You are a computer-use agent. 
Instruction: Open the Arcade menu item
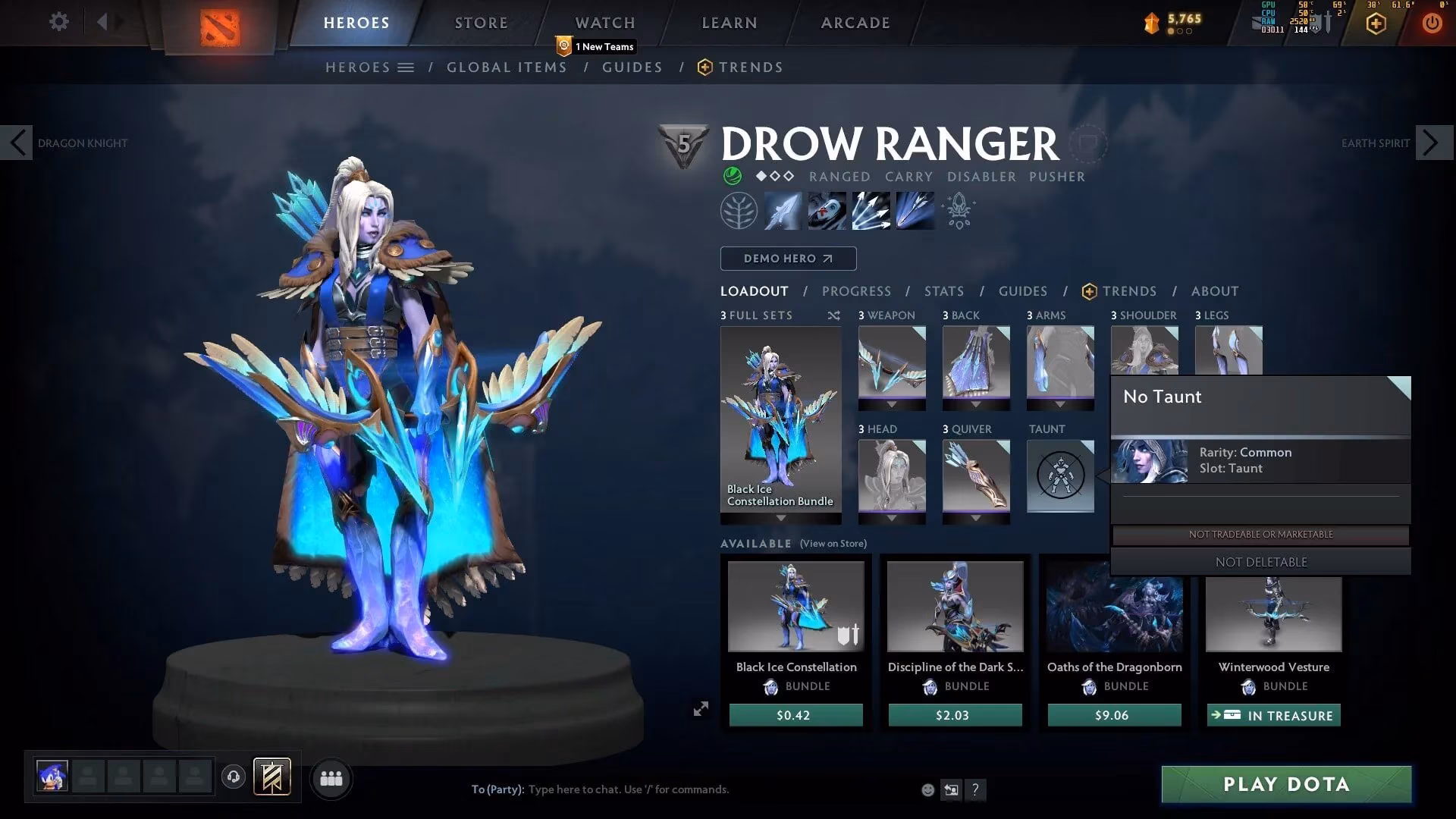click(x=855, y=22)
